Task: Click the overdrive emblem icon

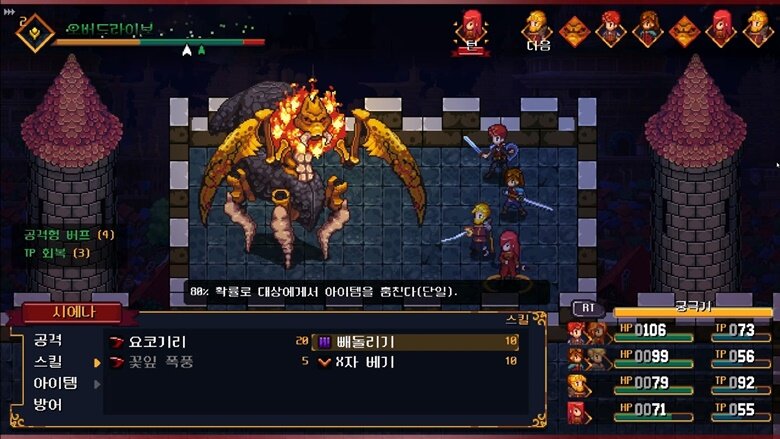Action: [33, 32]
